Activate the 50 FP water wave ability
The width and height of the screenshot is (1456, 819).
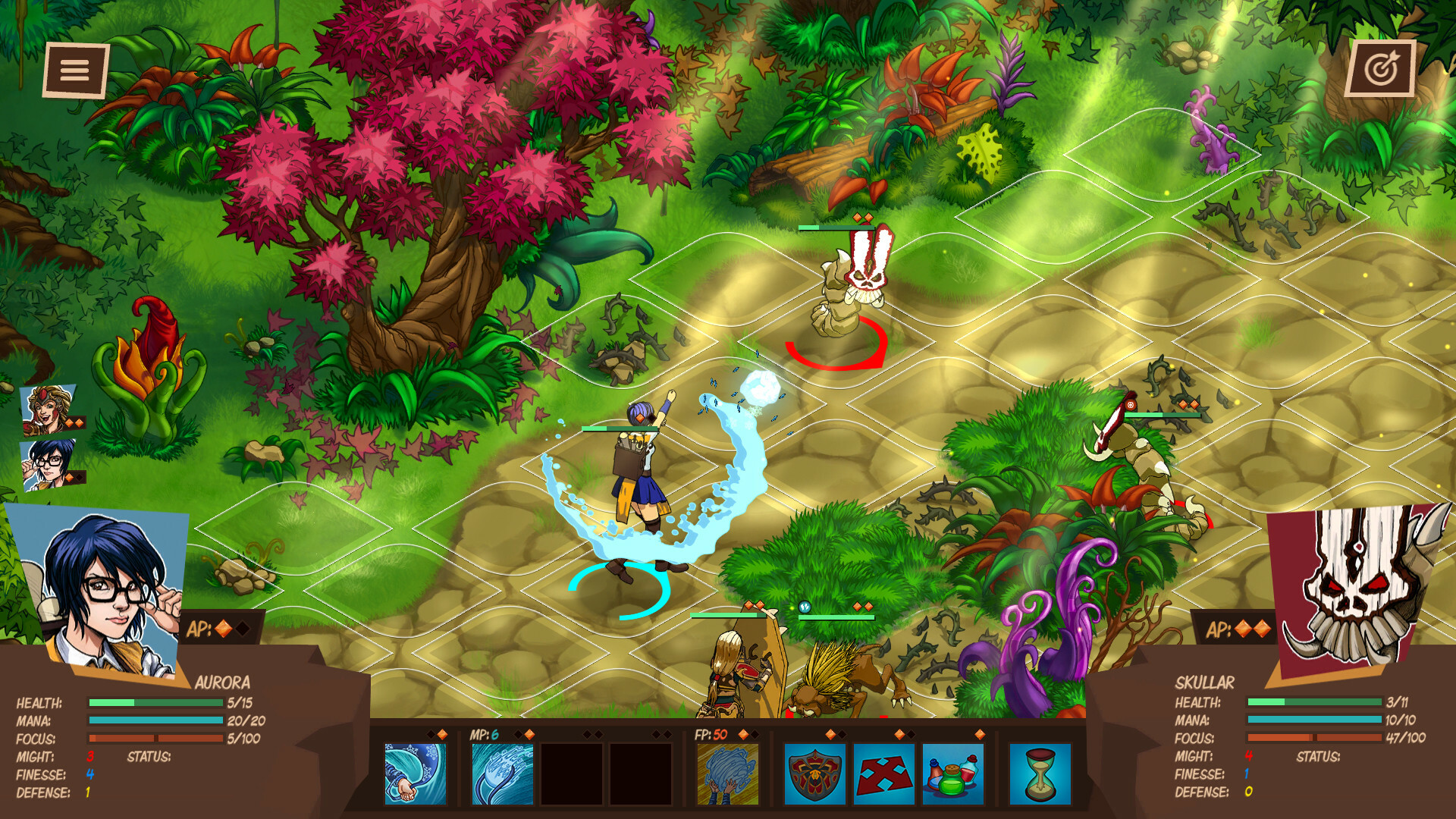tap(730, 773)
